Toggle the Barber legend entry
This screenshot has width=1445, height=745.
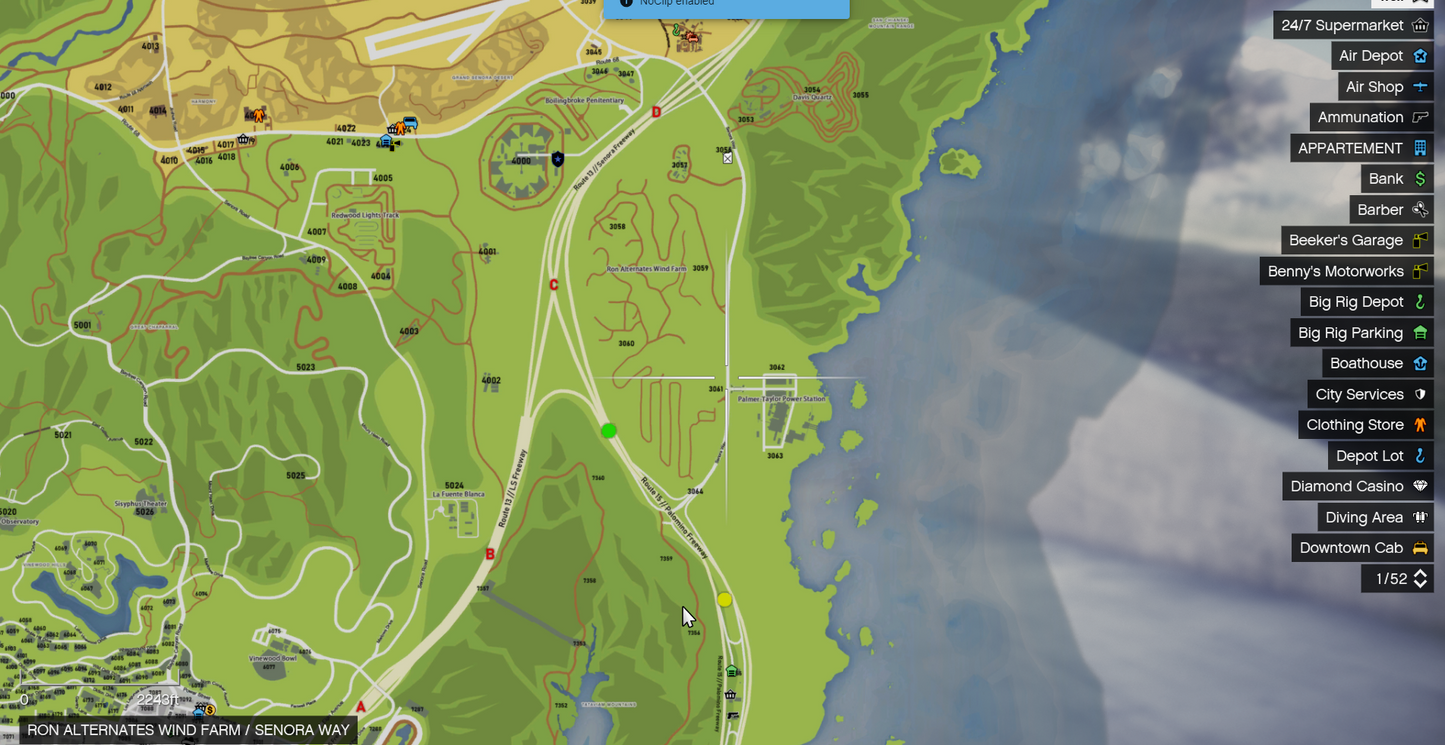point(1391,210)
